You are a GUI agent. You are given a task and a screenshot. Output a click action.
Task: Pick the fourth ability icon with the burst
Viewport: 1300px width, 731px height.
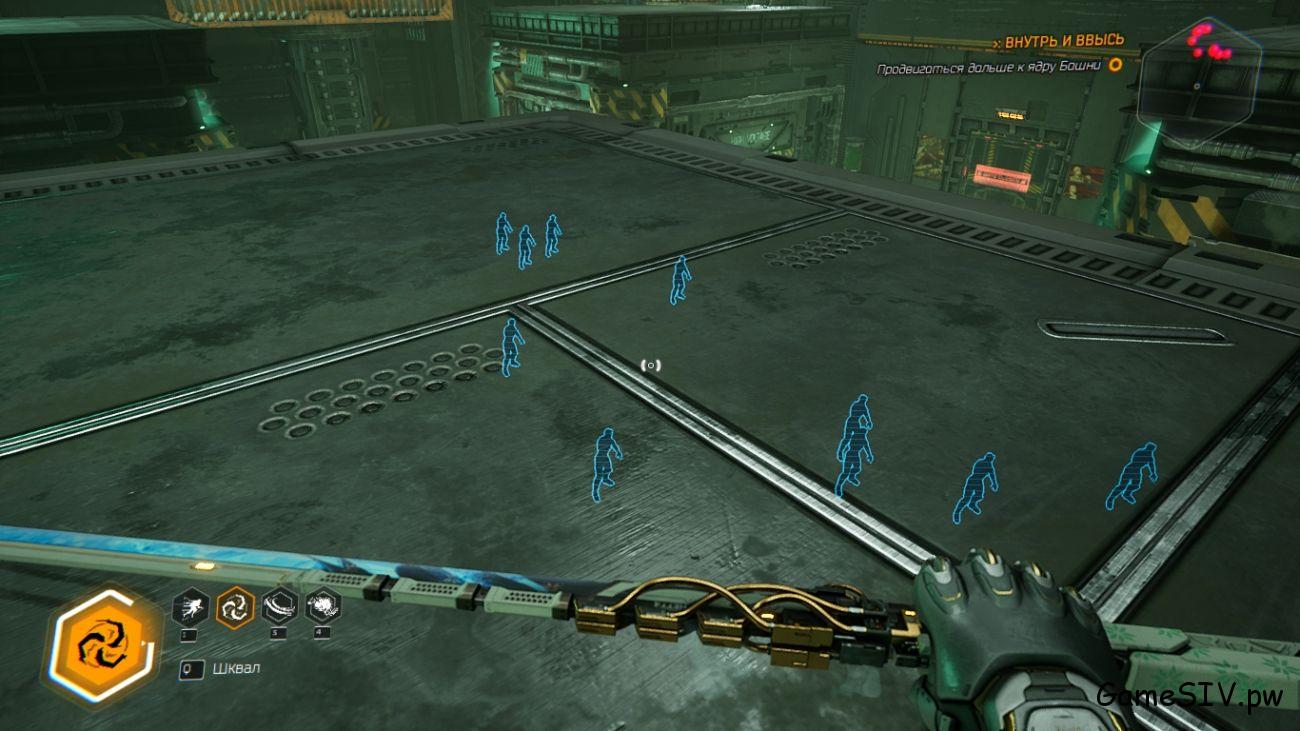323,606
